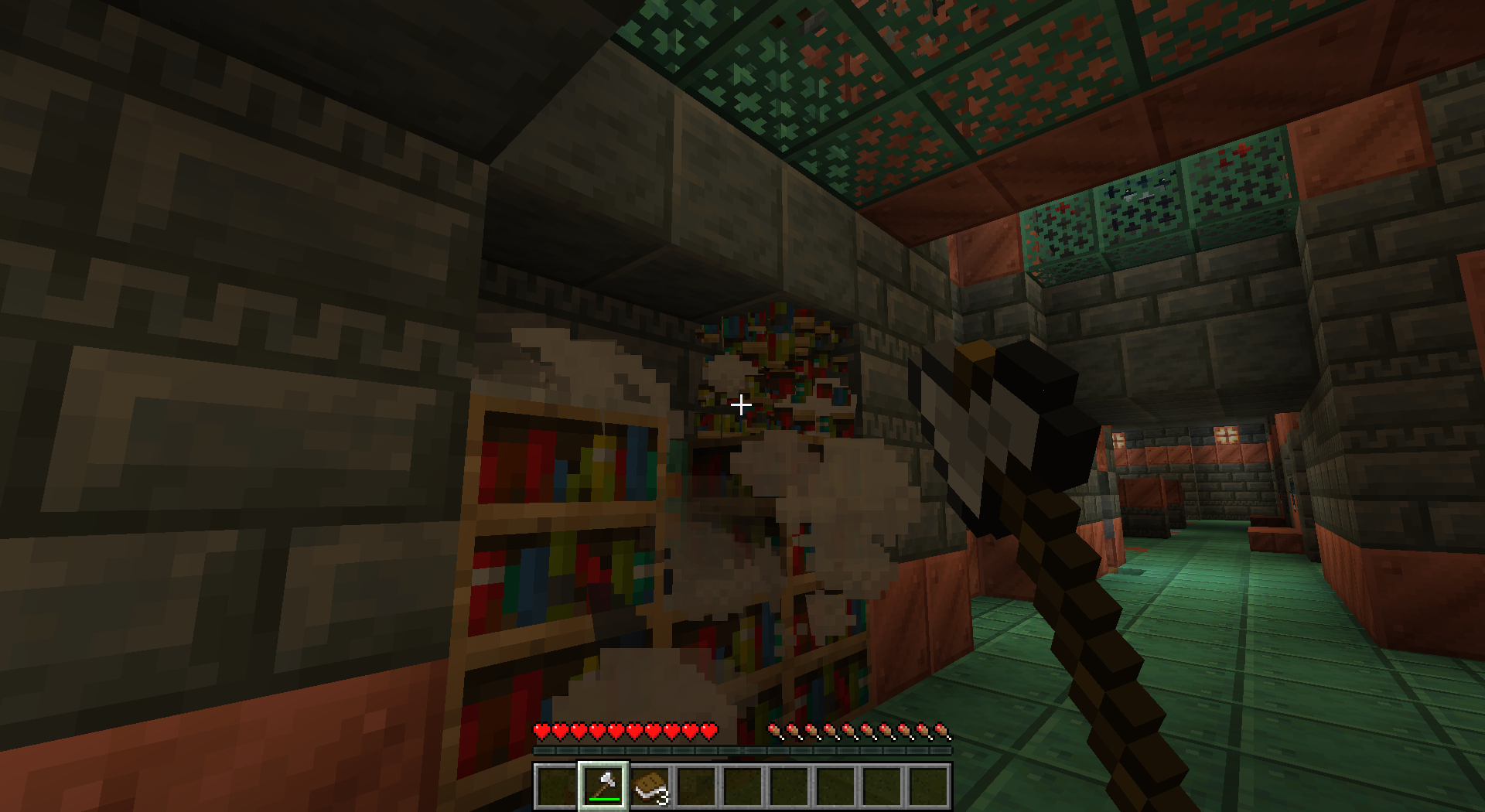
Task: Choose the stack of three books
Action: pyautogui.click(x=650, y=786)
